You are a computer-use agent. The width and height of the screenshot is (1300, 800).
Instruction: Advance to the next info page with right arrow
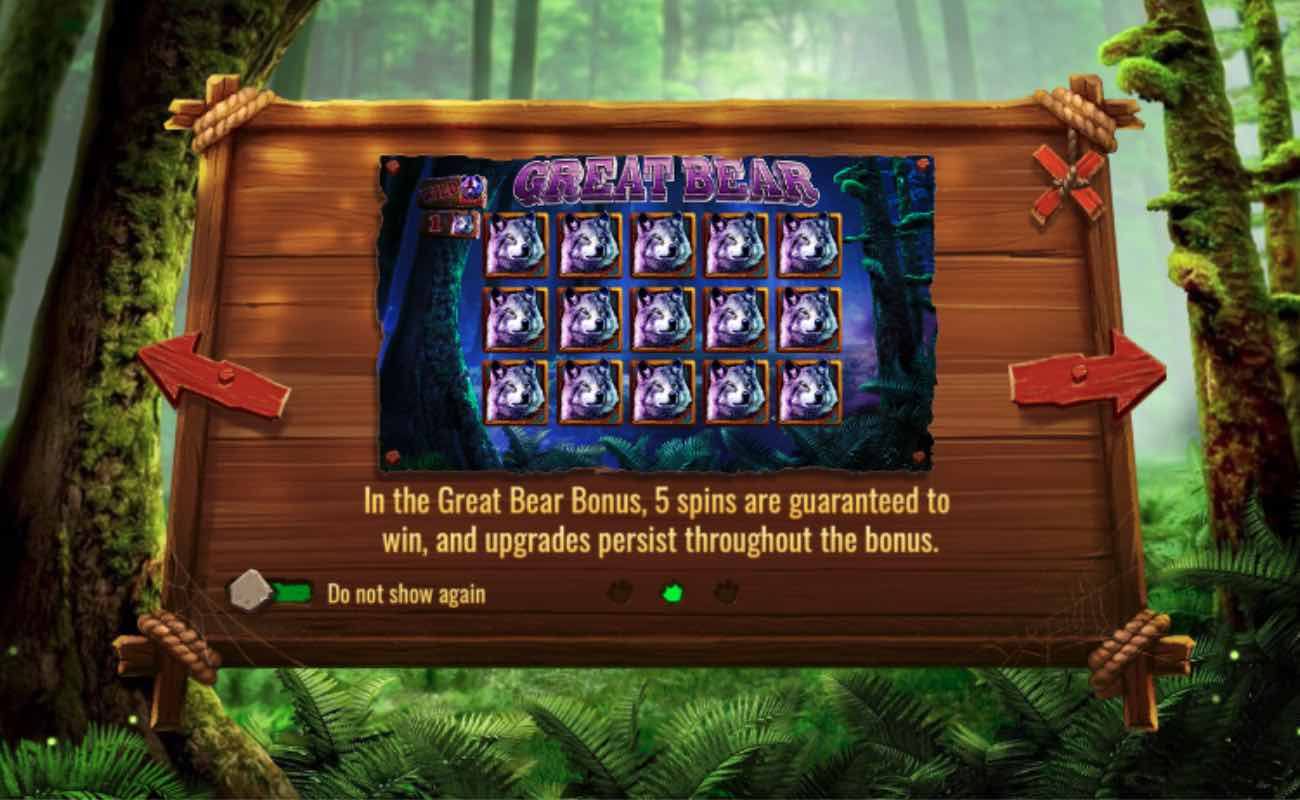tap(1088, 371)
